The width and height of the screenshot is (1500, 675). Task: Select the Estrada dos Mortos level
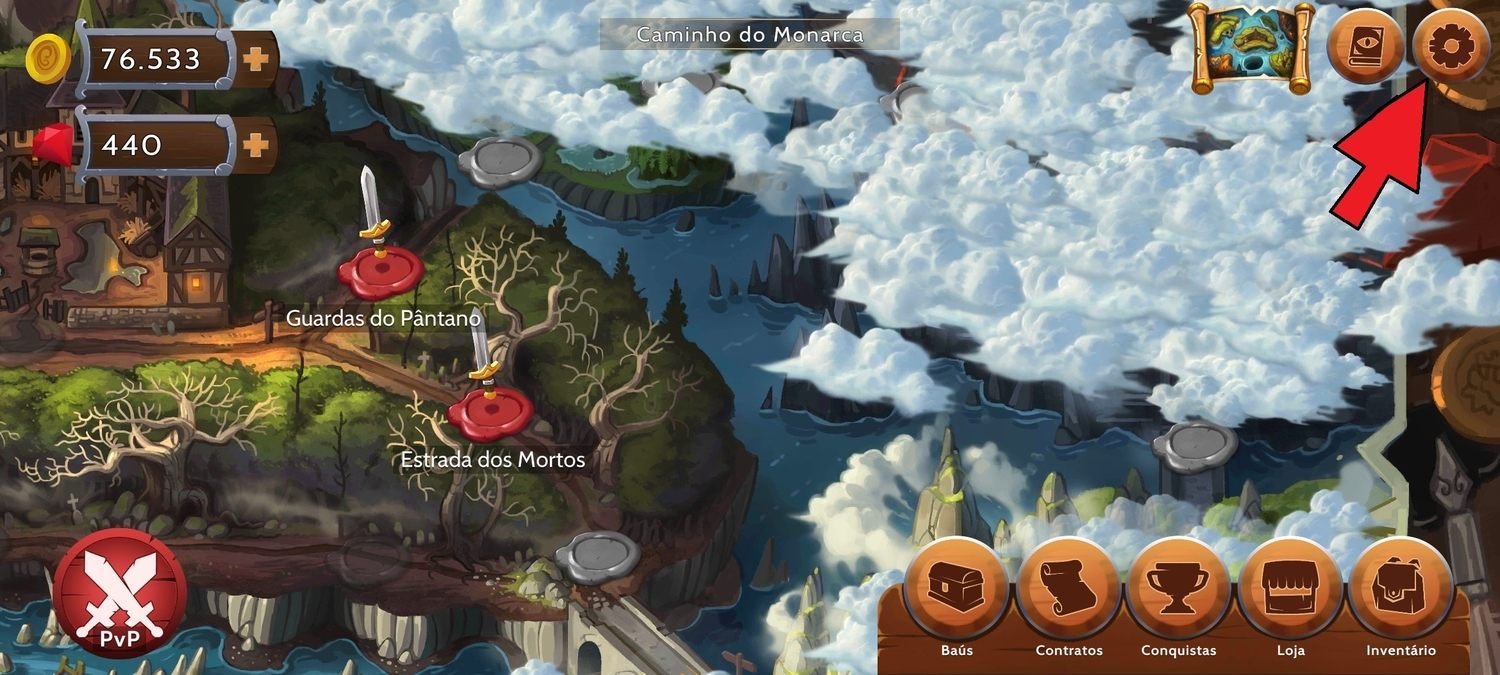(490, 412)
